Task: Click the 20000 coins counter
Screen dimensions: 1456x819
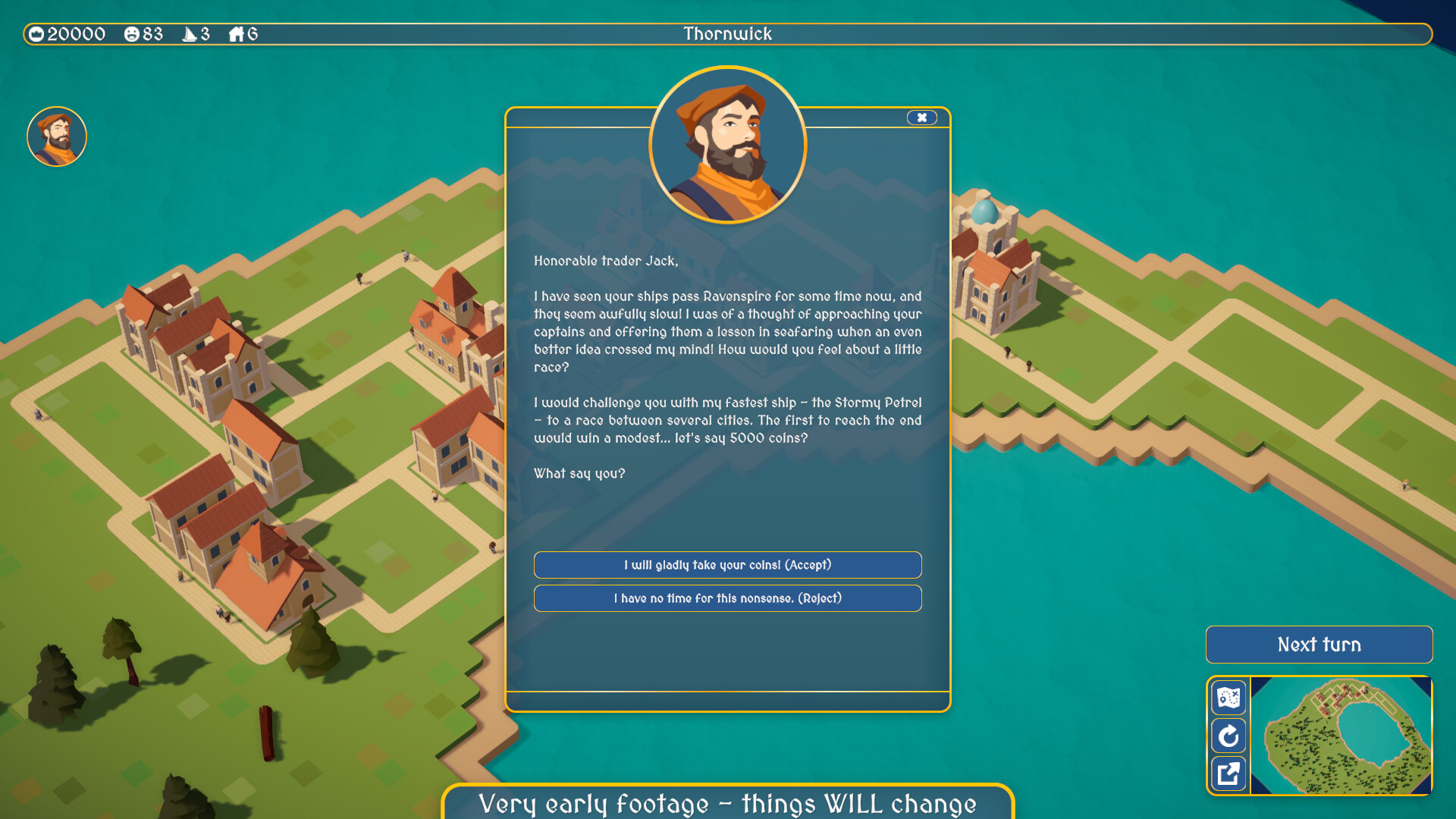Action: point(76,33)
